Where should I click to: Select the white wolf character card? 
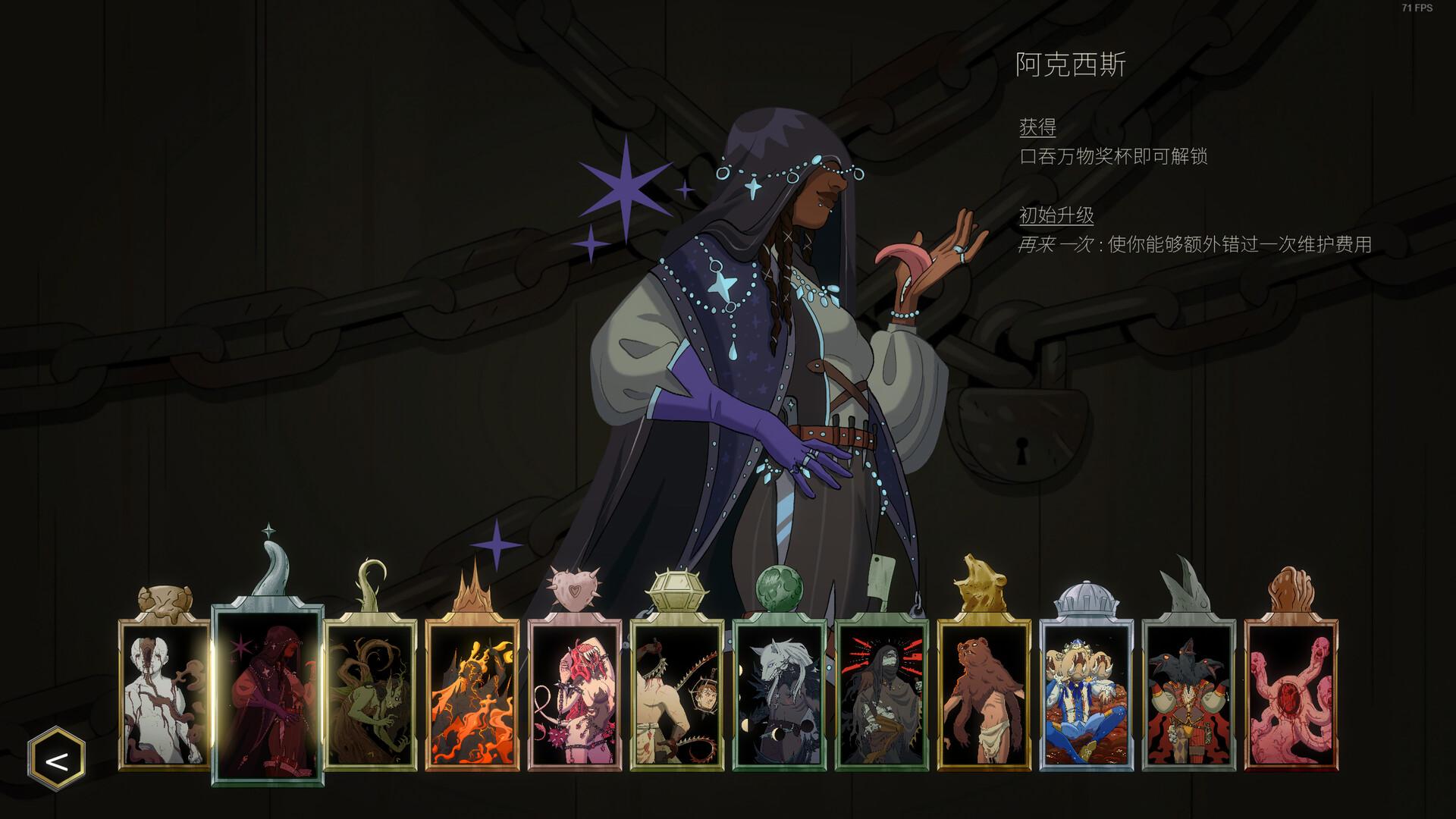click(780, 694)
